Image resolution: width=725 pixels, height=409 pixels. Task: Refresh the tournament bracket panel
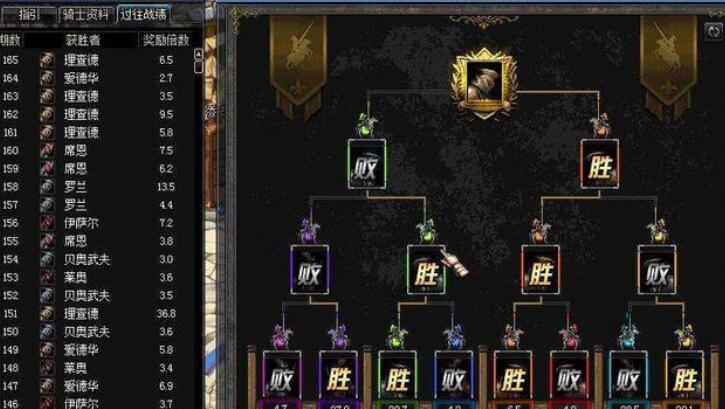pyautogui.click(x=713, y=31)
